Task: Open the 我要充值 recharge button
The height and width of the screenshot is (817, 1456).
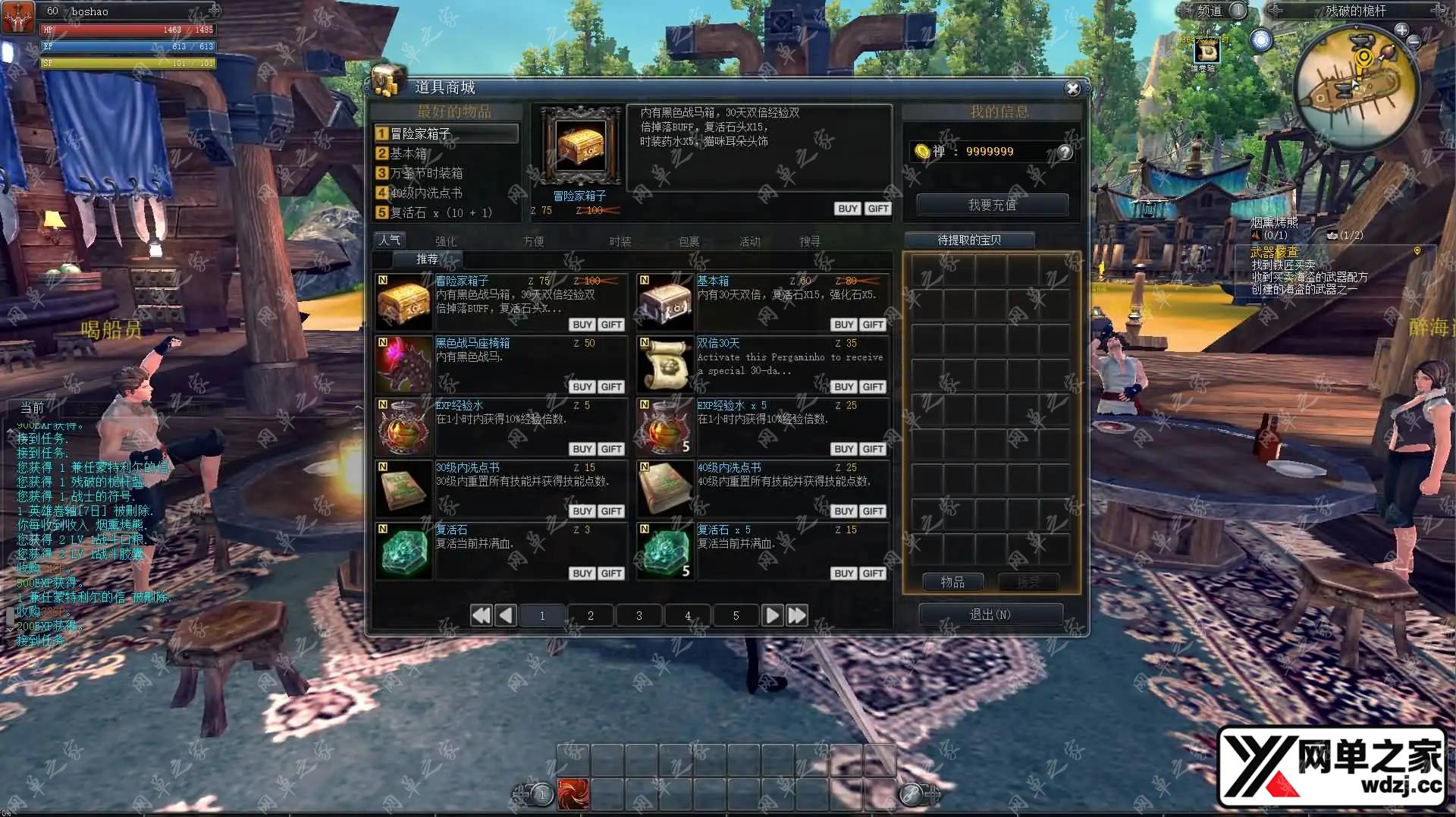Action: pyautogui.click(x=992, y=205)
